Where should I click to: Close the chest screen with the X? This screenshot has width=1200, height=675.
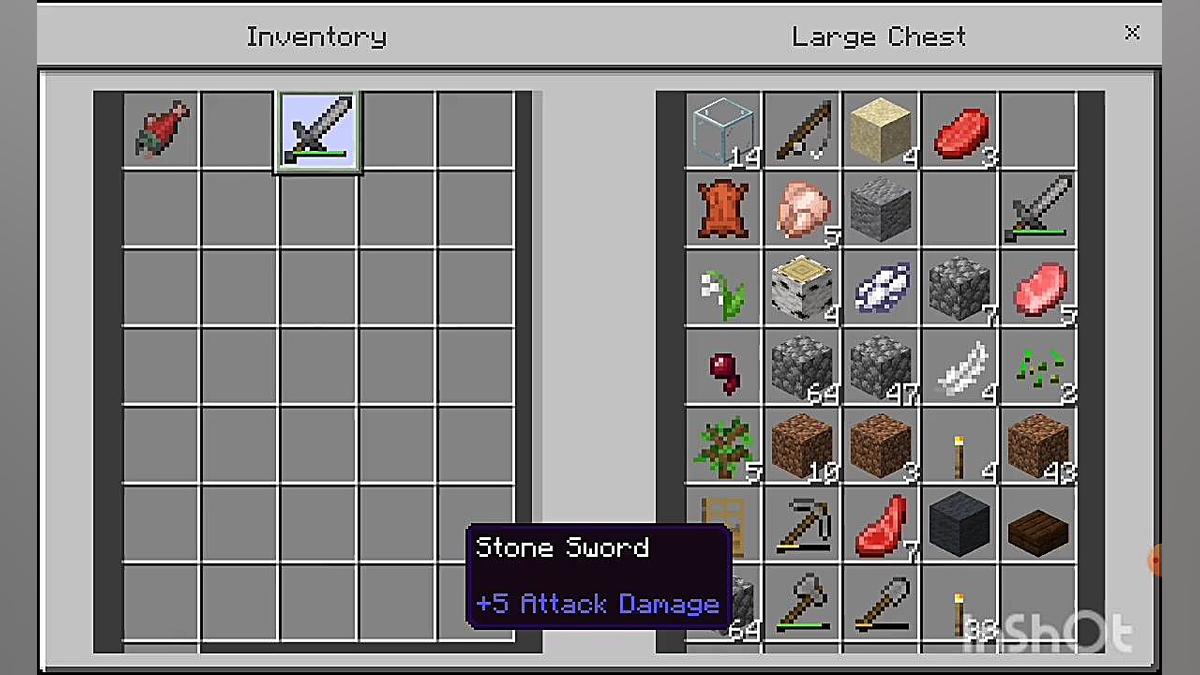pos(1132,33)
